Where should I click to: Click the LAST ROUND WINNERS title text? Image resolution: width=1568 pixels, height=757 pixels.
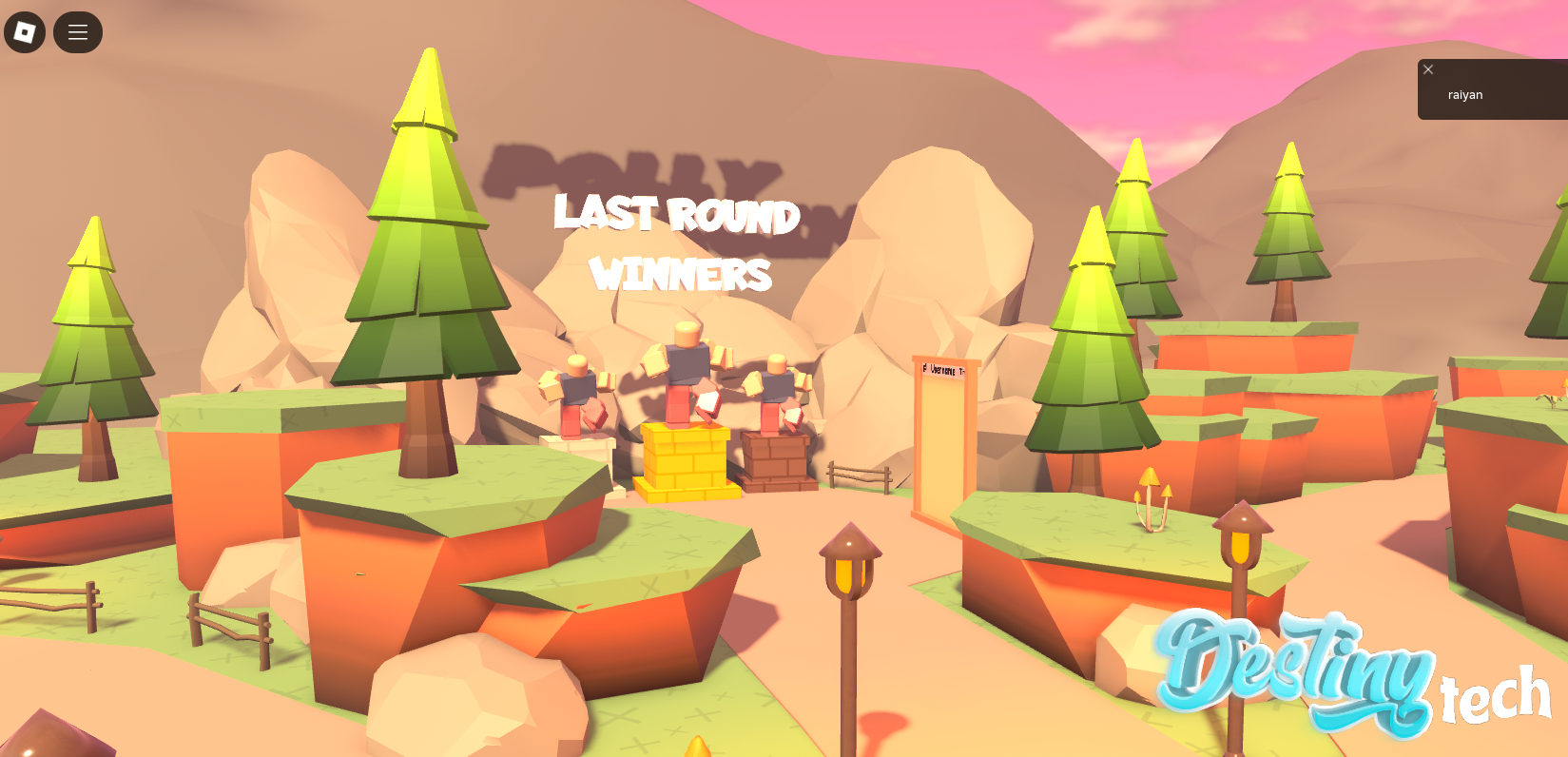pyautogui.click(x=677, y=243)
